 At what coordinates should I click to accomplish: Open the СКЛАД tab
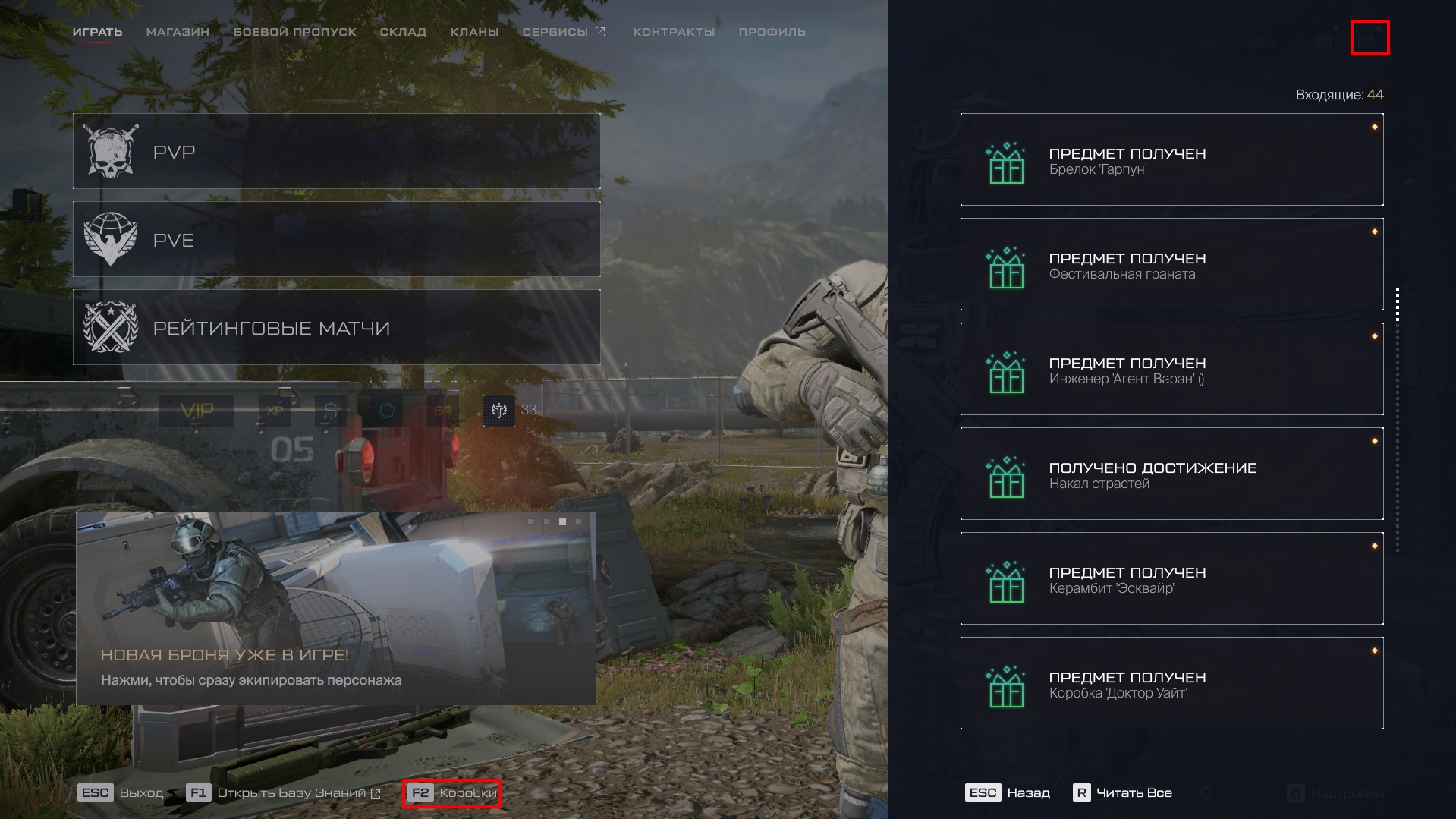(x=403, y=32)
